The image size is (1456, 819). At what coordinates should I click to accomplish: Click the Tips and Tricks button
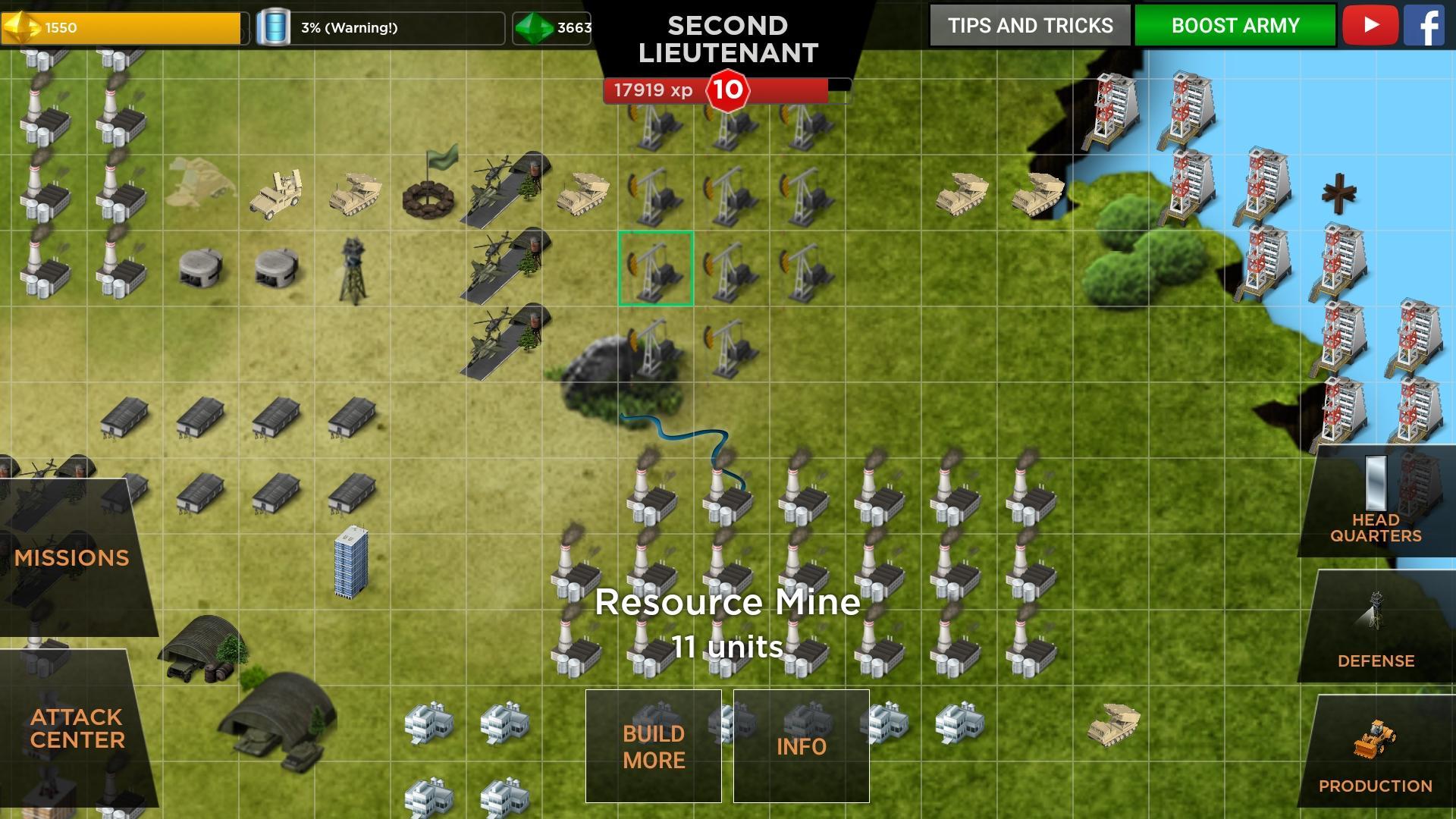coord(1028,25)
